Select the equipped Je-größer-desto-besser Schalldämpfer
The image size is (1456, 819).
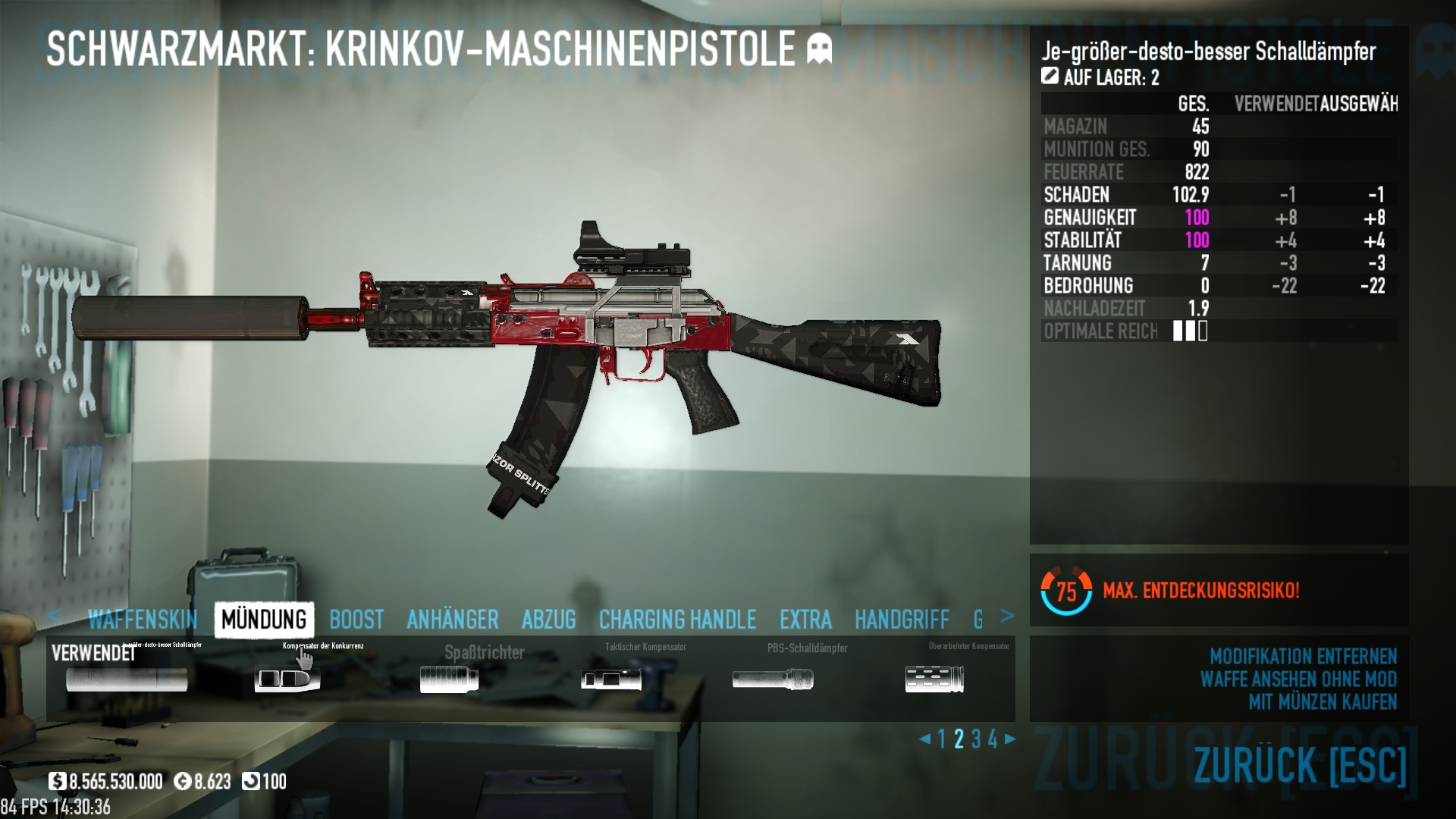coord(127,679)
